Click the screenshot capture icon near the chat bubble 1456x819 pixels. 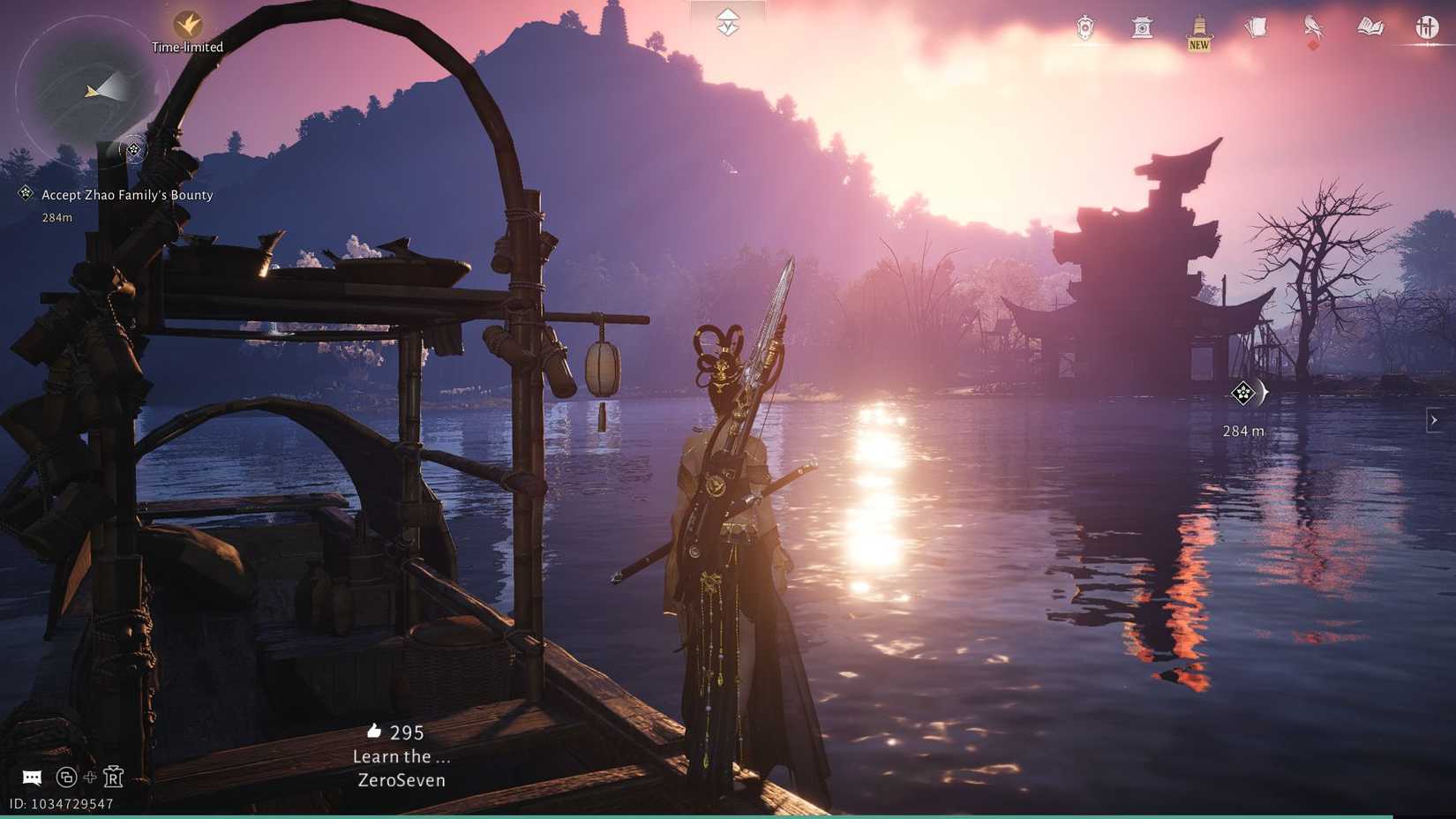click(66, 778)
